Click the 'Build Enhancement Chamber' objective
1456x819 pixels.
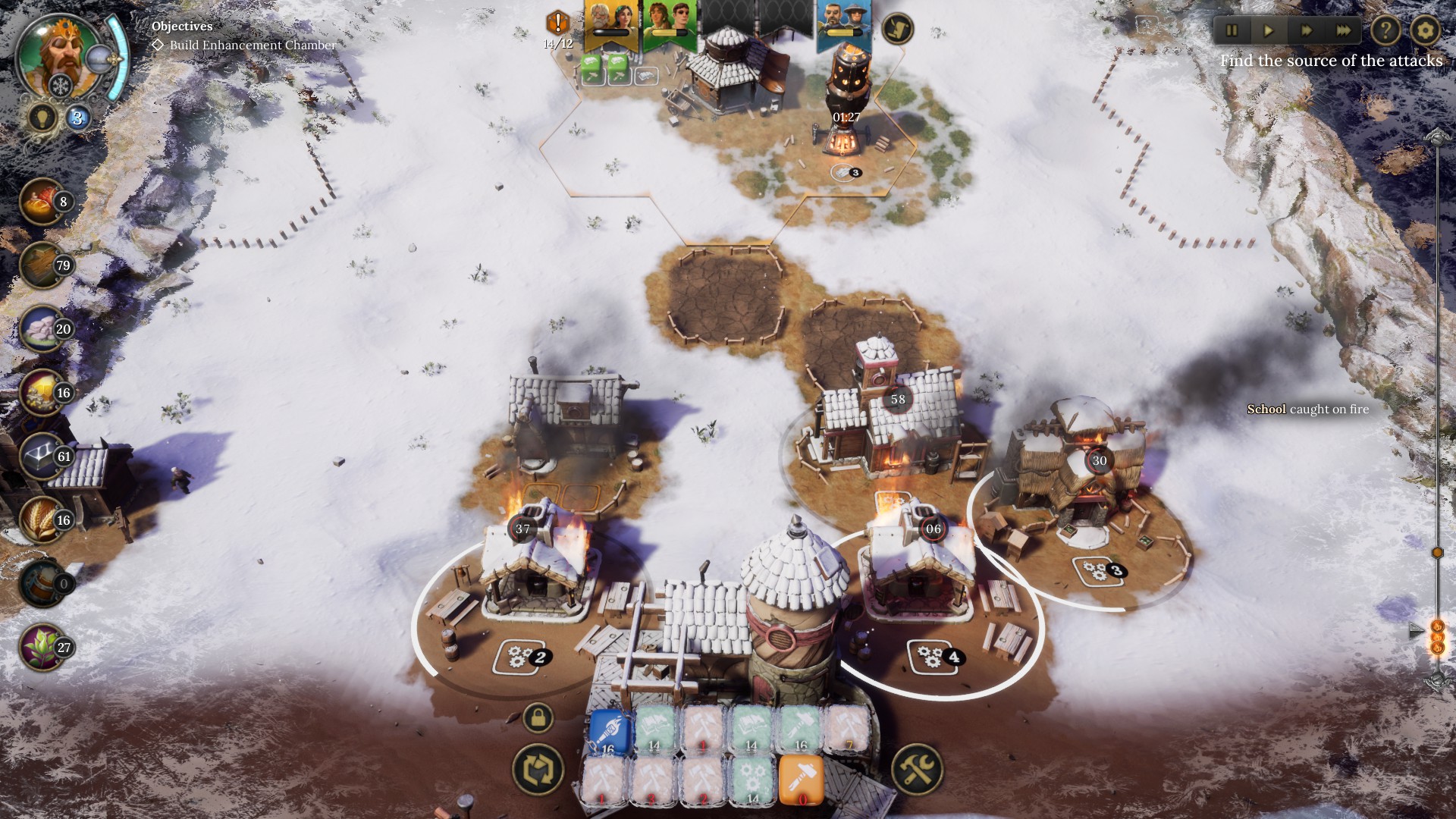252,45
